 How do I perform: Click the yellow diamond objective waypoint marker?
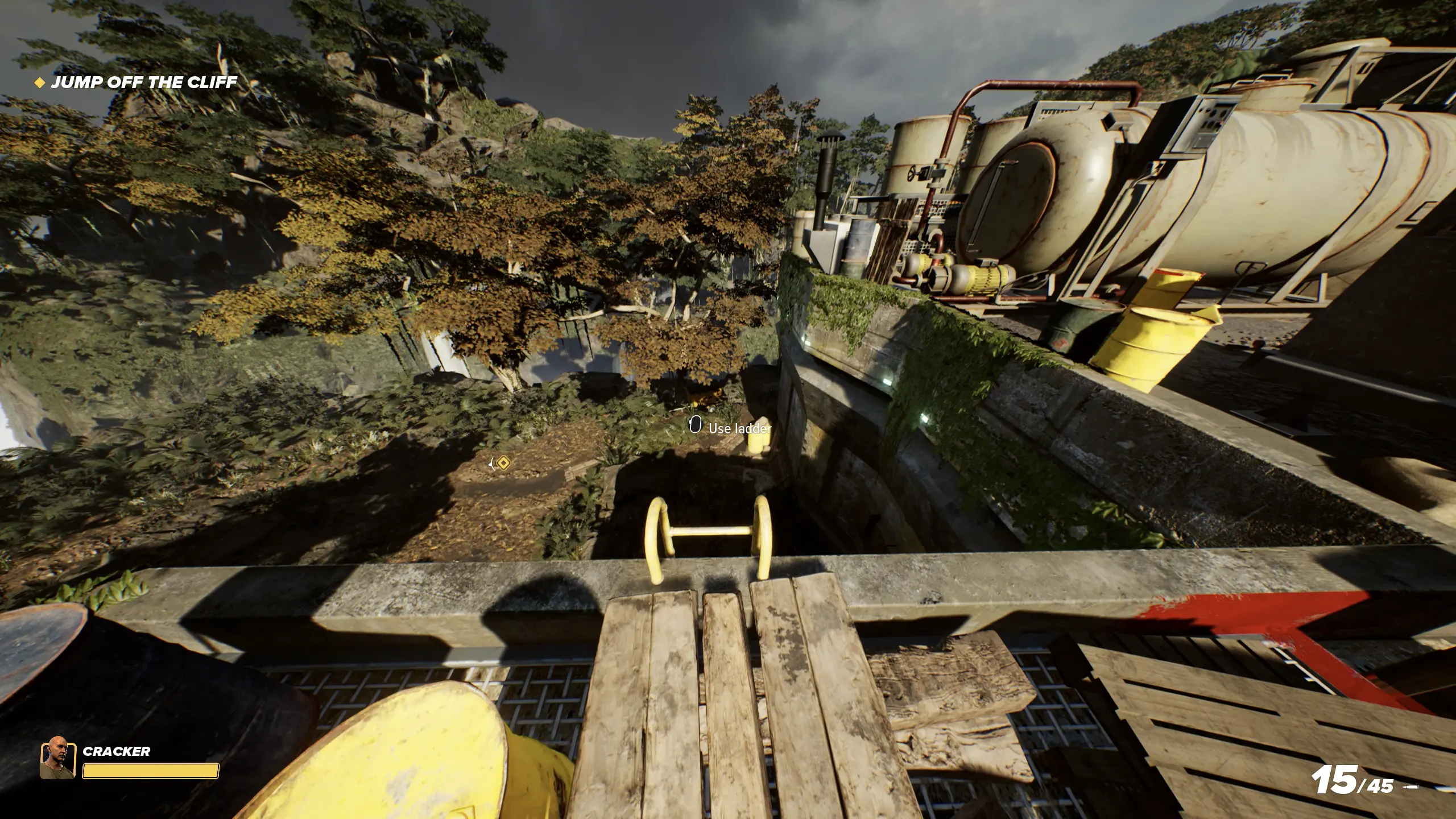coord(502,464)
